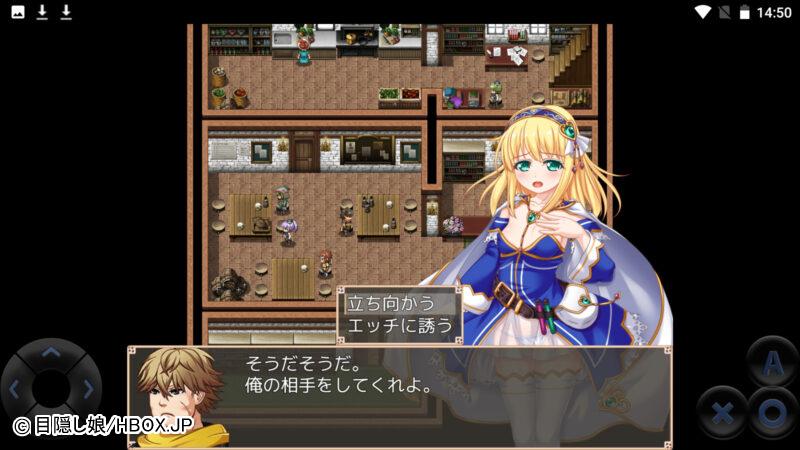The width and height of the screenshot is (800, 450).
Task: Tap the virtual A button
Action: tap(771, 363)
